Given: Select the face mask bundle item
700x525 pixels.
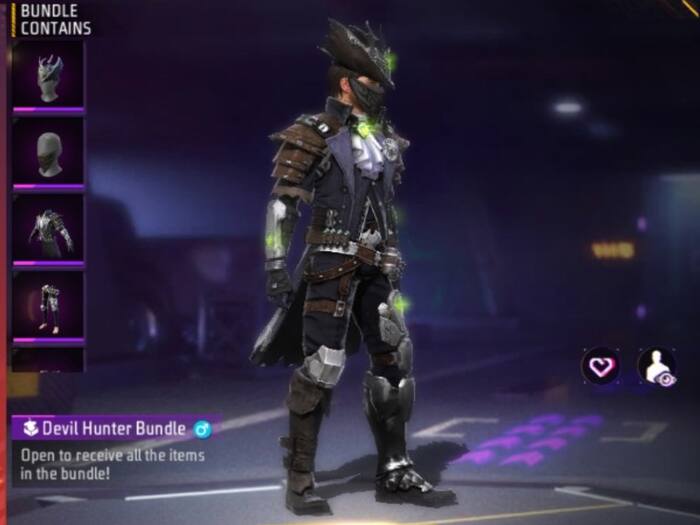Looking at the screenshot, I should (x=48, y=153).
